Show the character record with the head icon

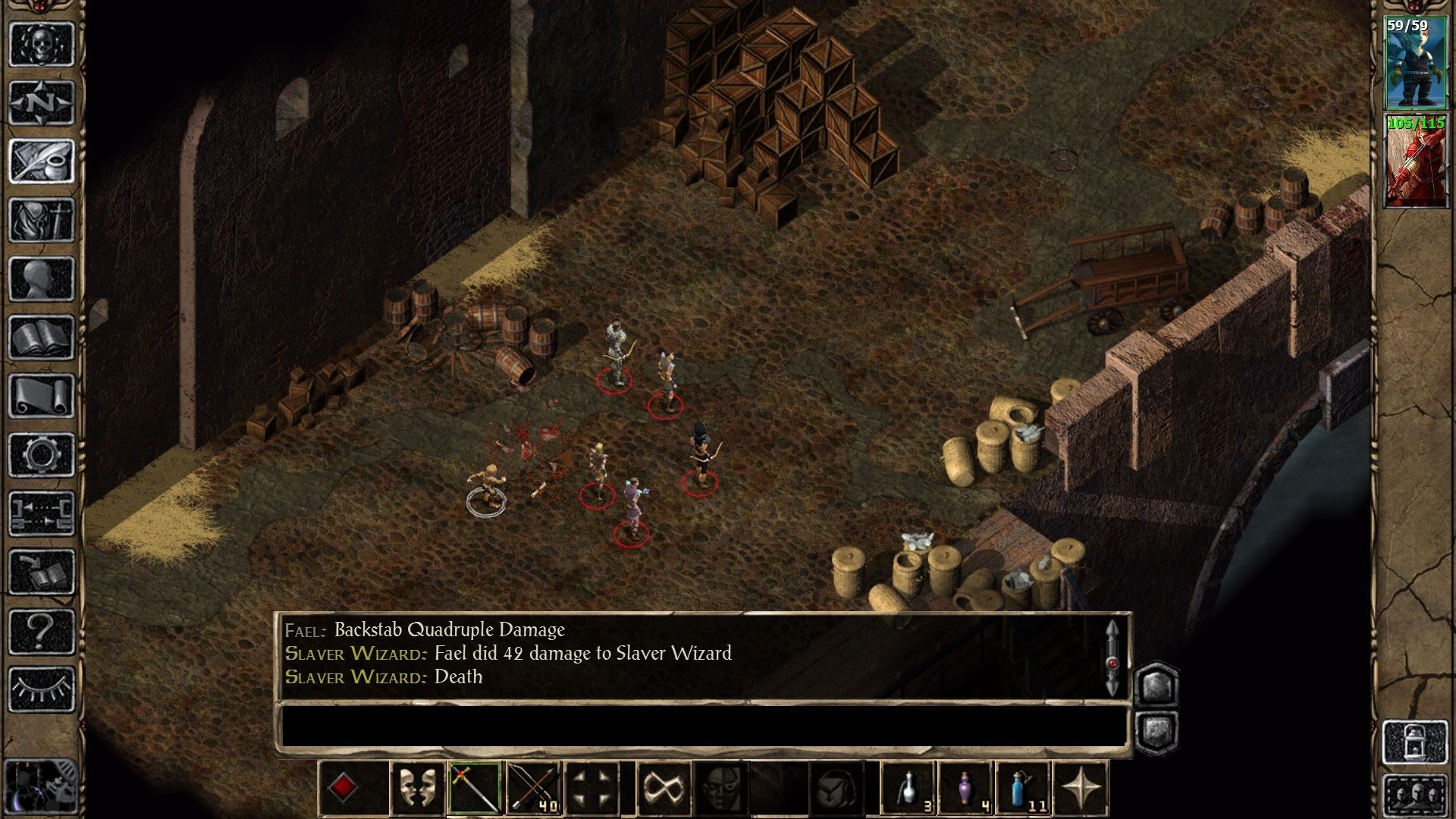(42, 278)
